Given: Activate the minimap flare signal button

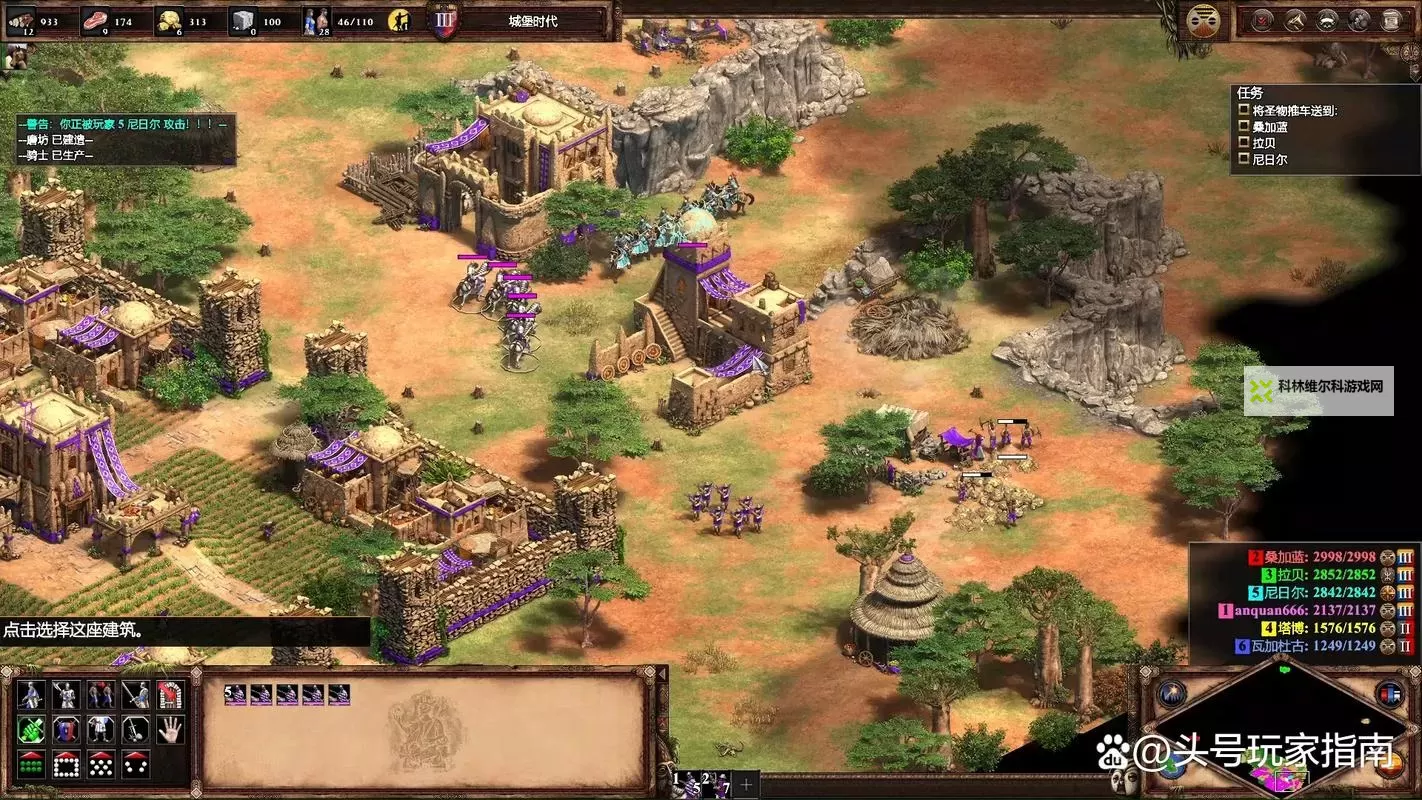Looking at the screenshot, I should (1172, 693).
